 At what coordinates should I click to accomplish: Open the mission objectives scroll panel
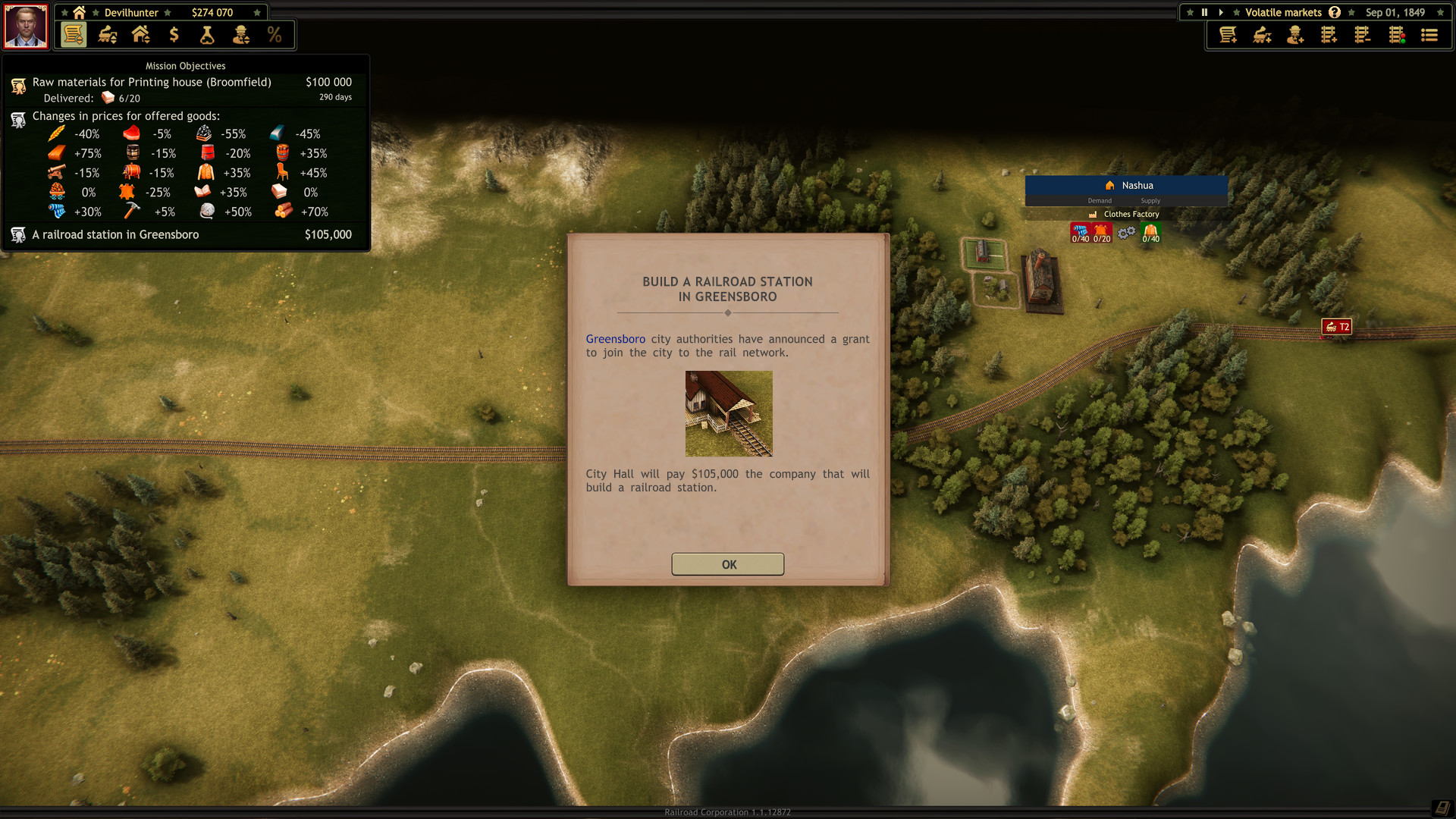[x=73, y=35]
